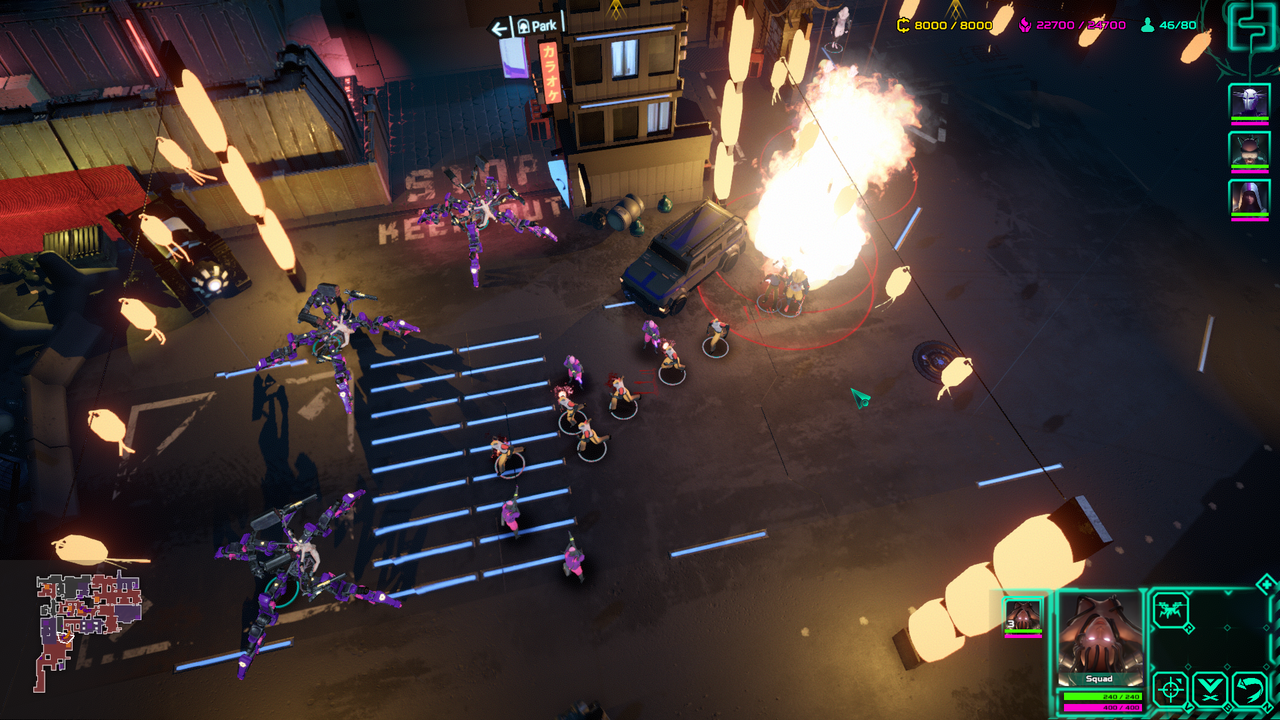Activate the spider mech ability icon
The width and height of the screenshot is (1280, 720).
(x=1170, y=609)
